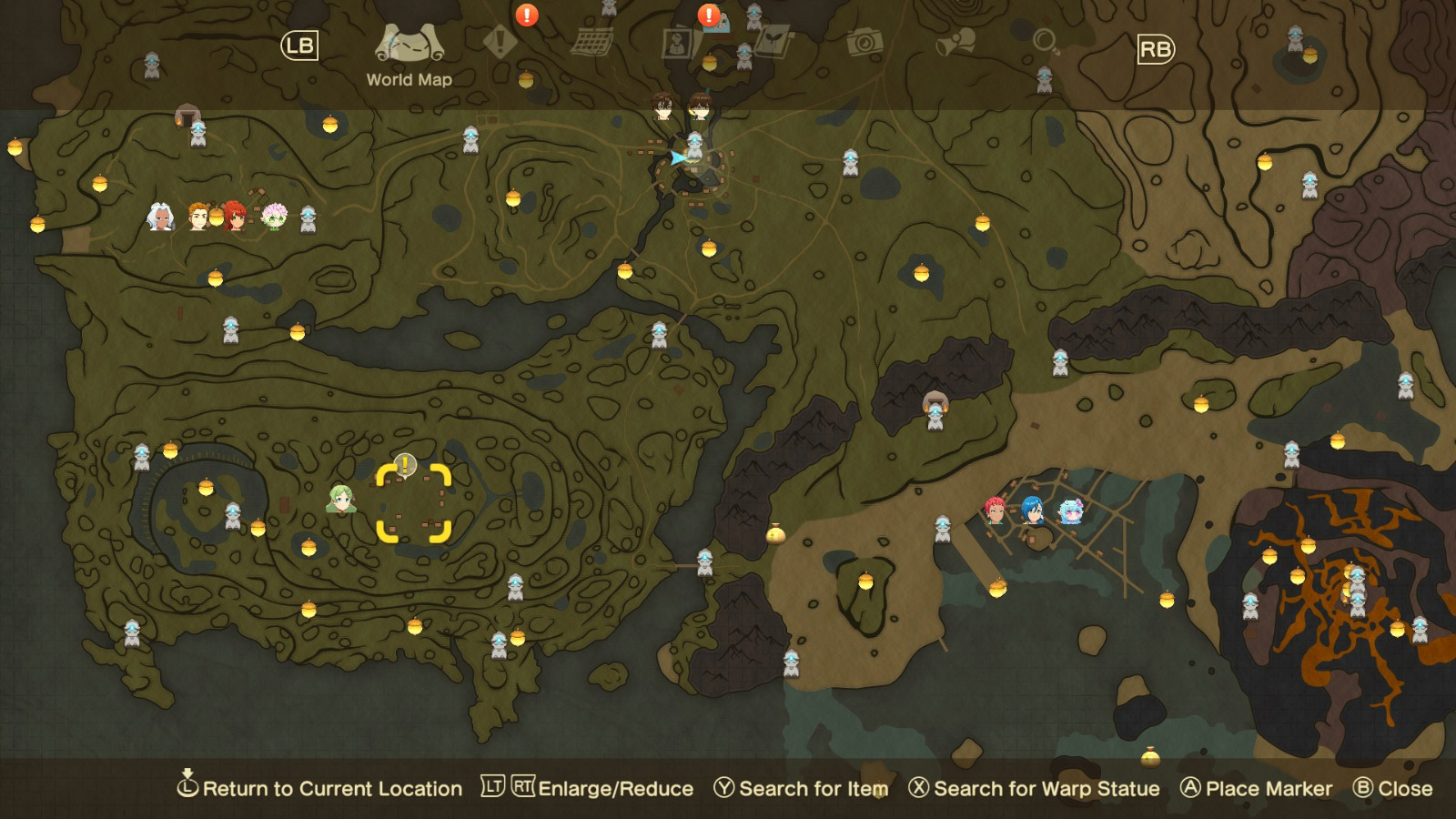The width and height of the screenshot is (1456, 819).
Task: Select the quest exclamation diamond icon
Action: point(499,41)
